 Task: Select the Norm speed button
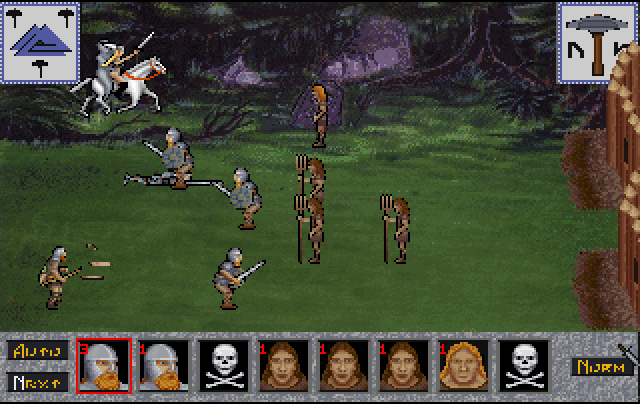pos(598,366)
